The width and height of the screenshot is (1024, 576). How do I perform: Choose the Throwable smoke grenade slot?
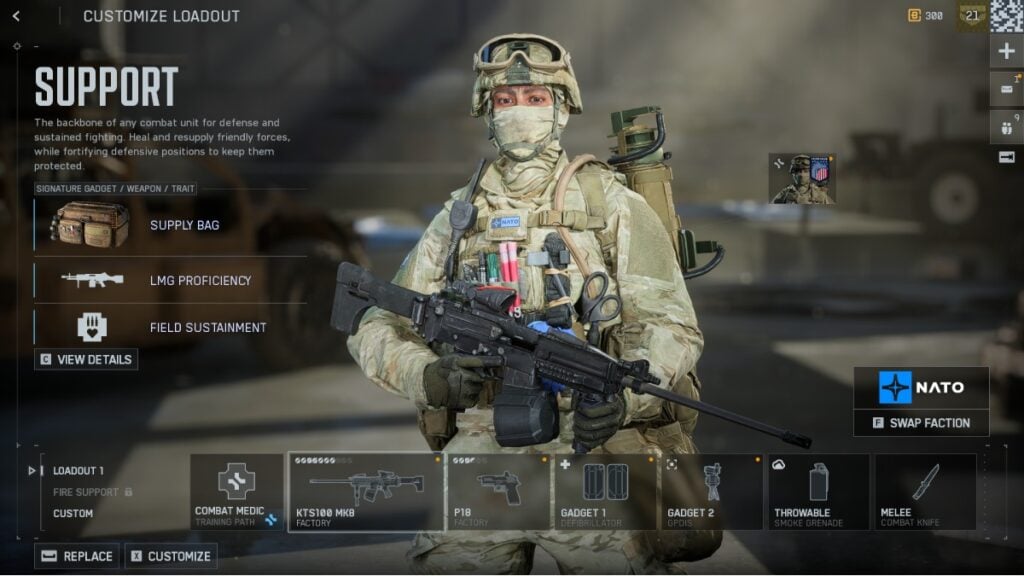[818, 492]
